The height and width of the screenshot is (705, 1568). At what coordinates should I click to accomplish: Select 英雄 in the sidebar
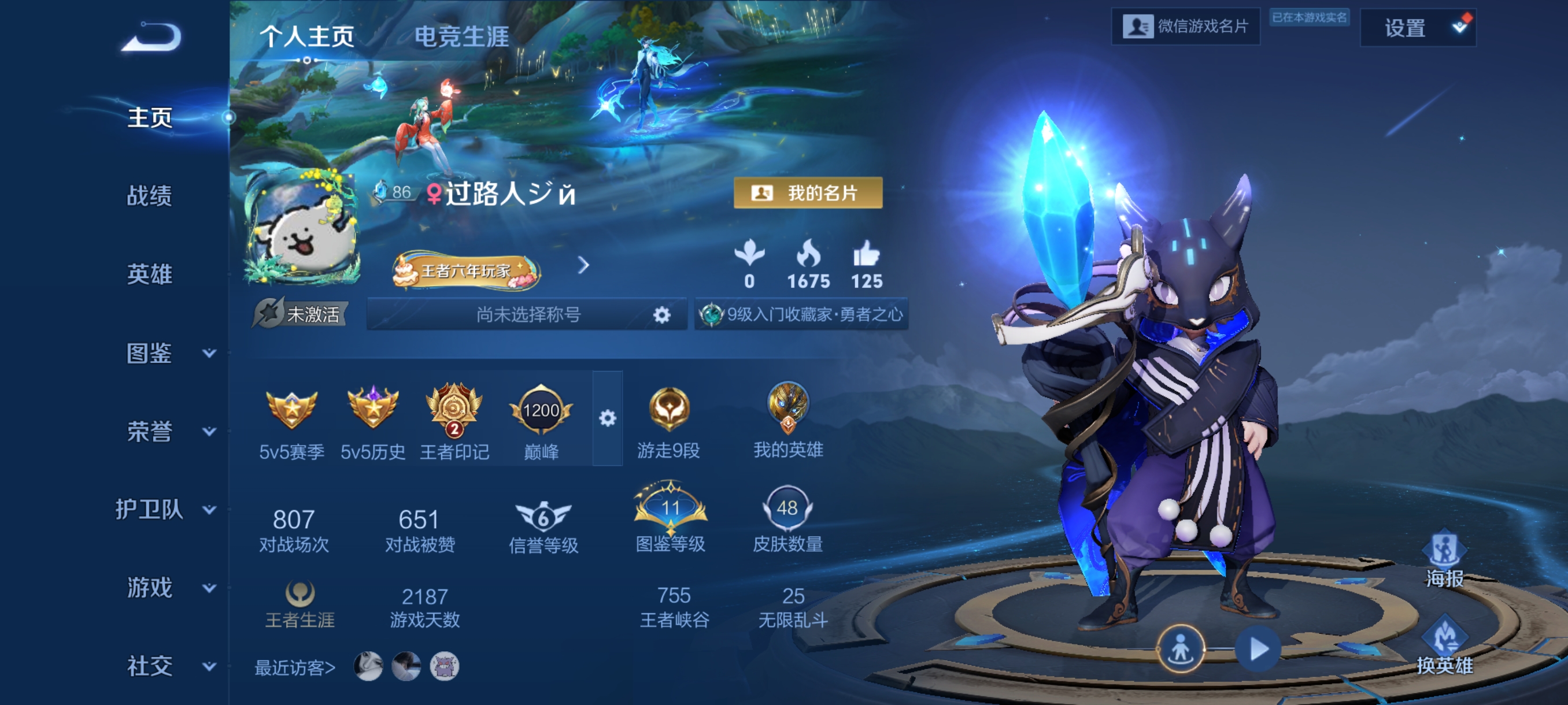(x=149, y=274)
